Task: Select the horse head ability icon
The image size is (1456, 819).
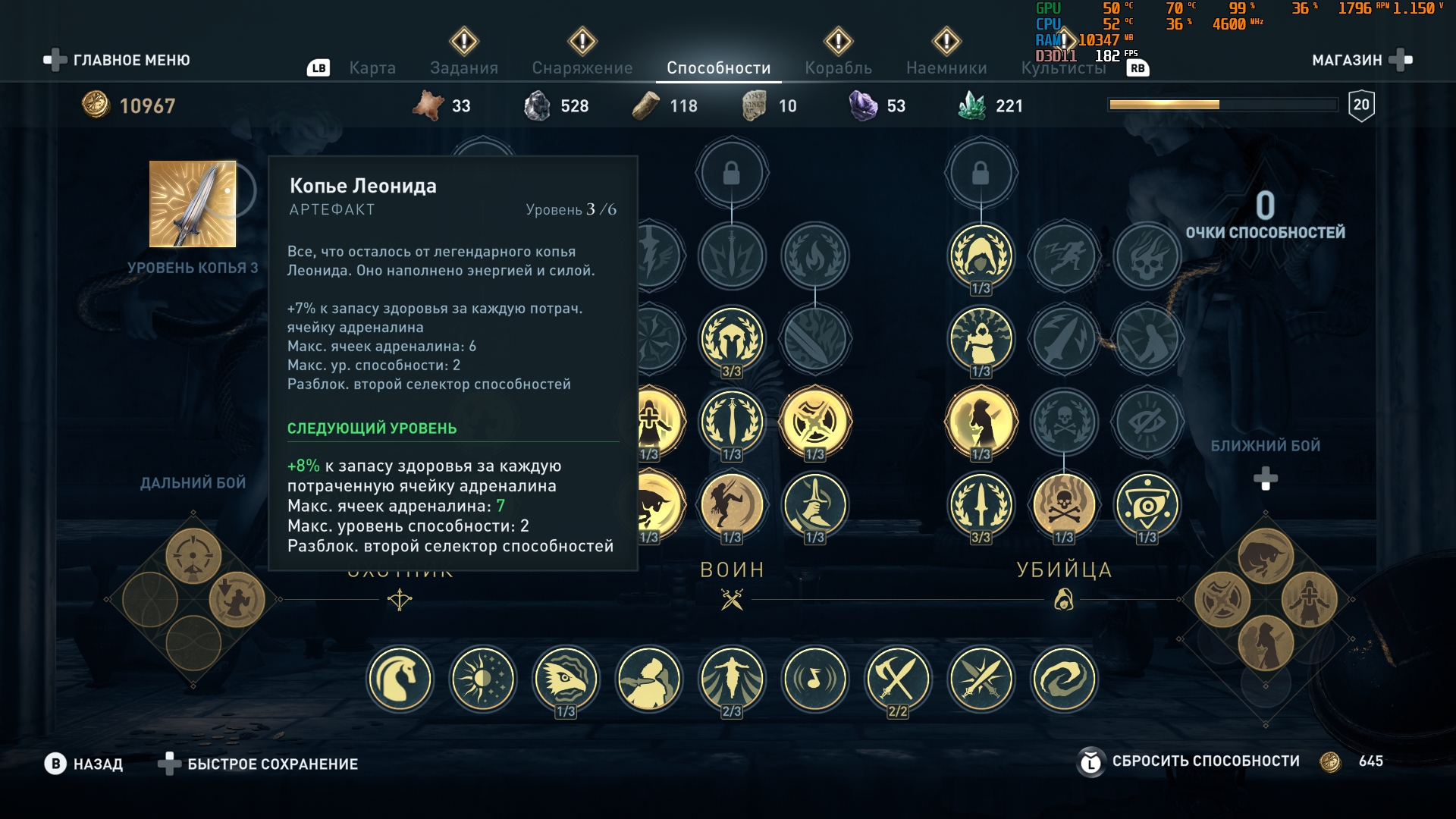Action: 400,679
